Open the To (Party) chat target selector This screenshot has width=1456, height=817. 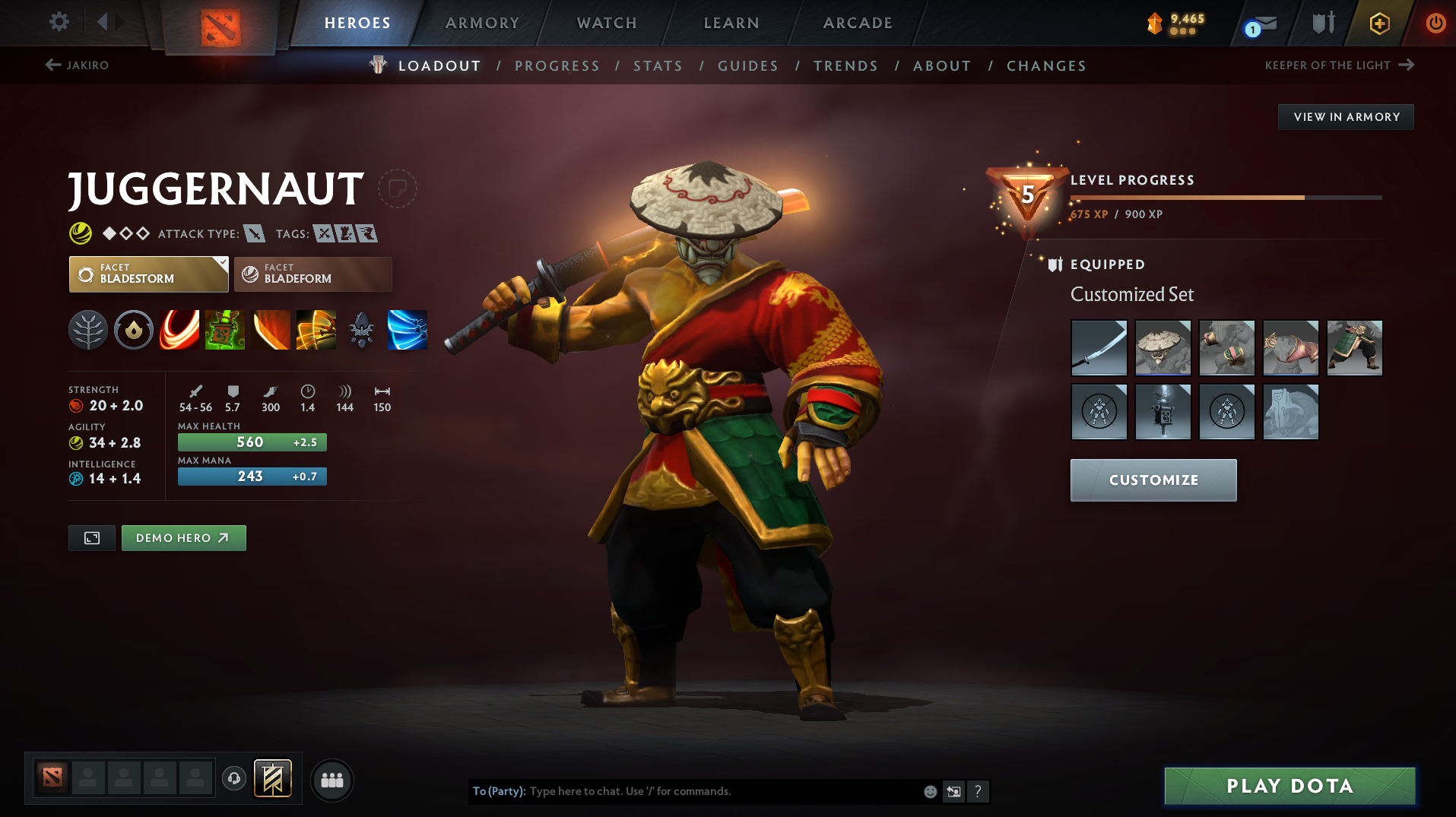coord(498,791)
